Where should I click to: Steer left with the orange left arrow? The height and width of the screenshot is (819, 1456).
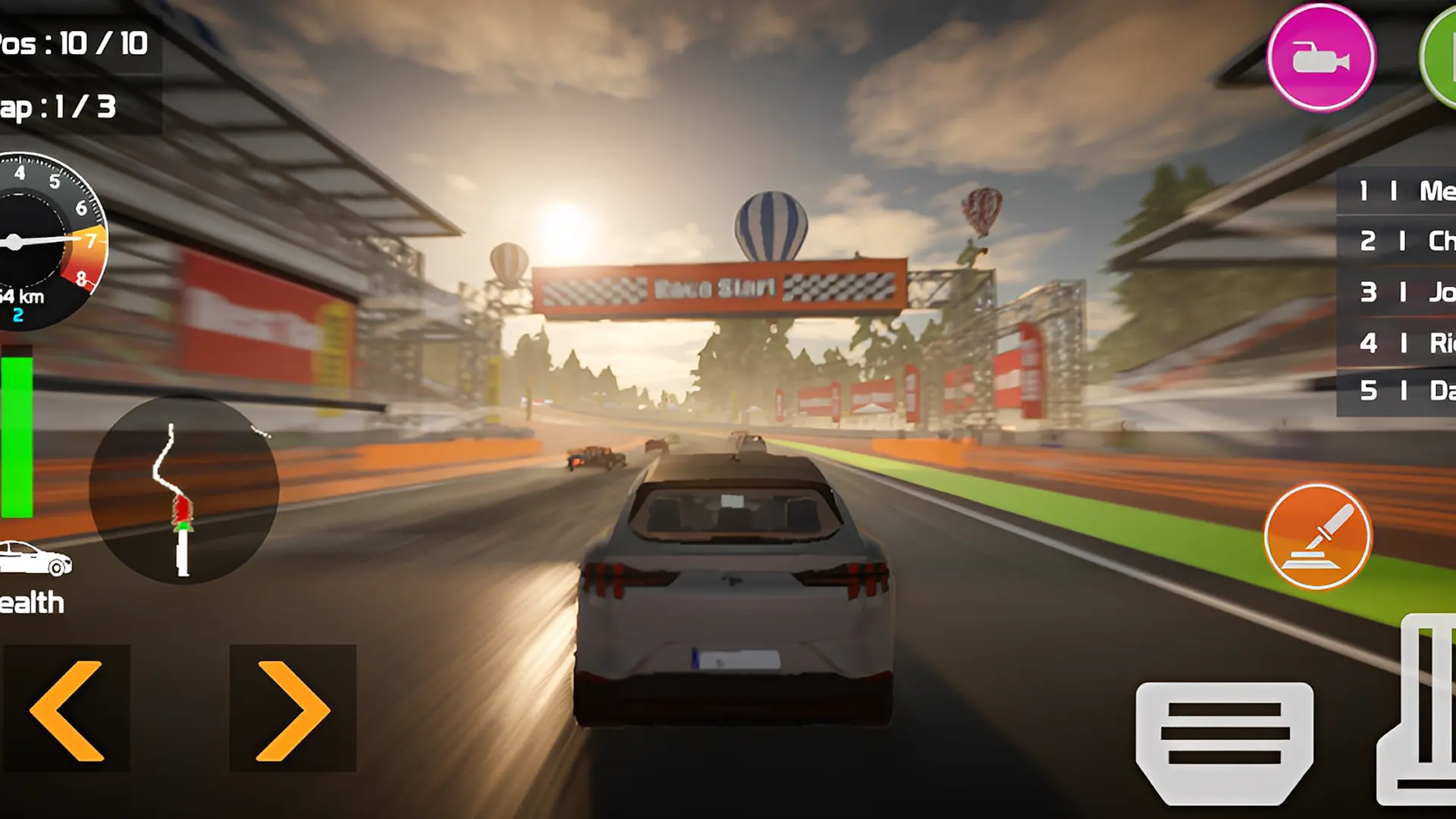tap(67, 710)
